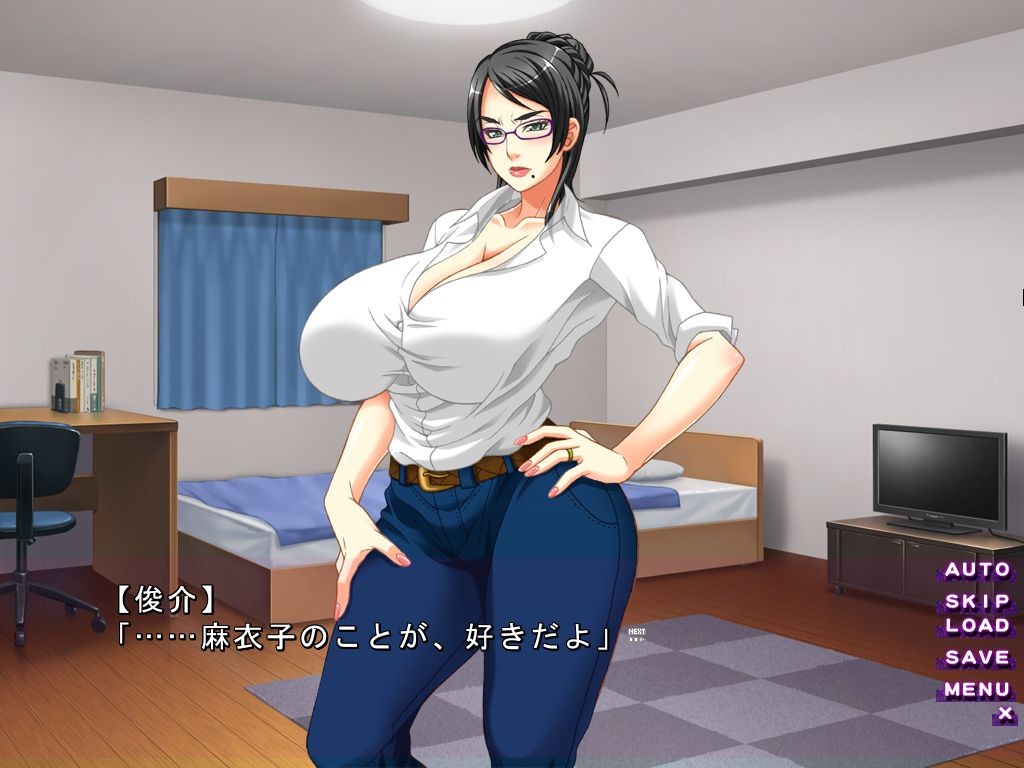Open the MENU
This screenshot has height=768, width=1024.
click(x=977, y=689)
